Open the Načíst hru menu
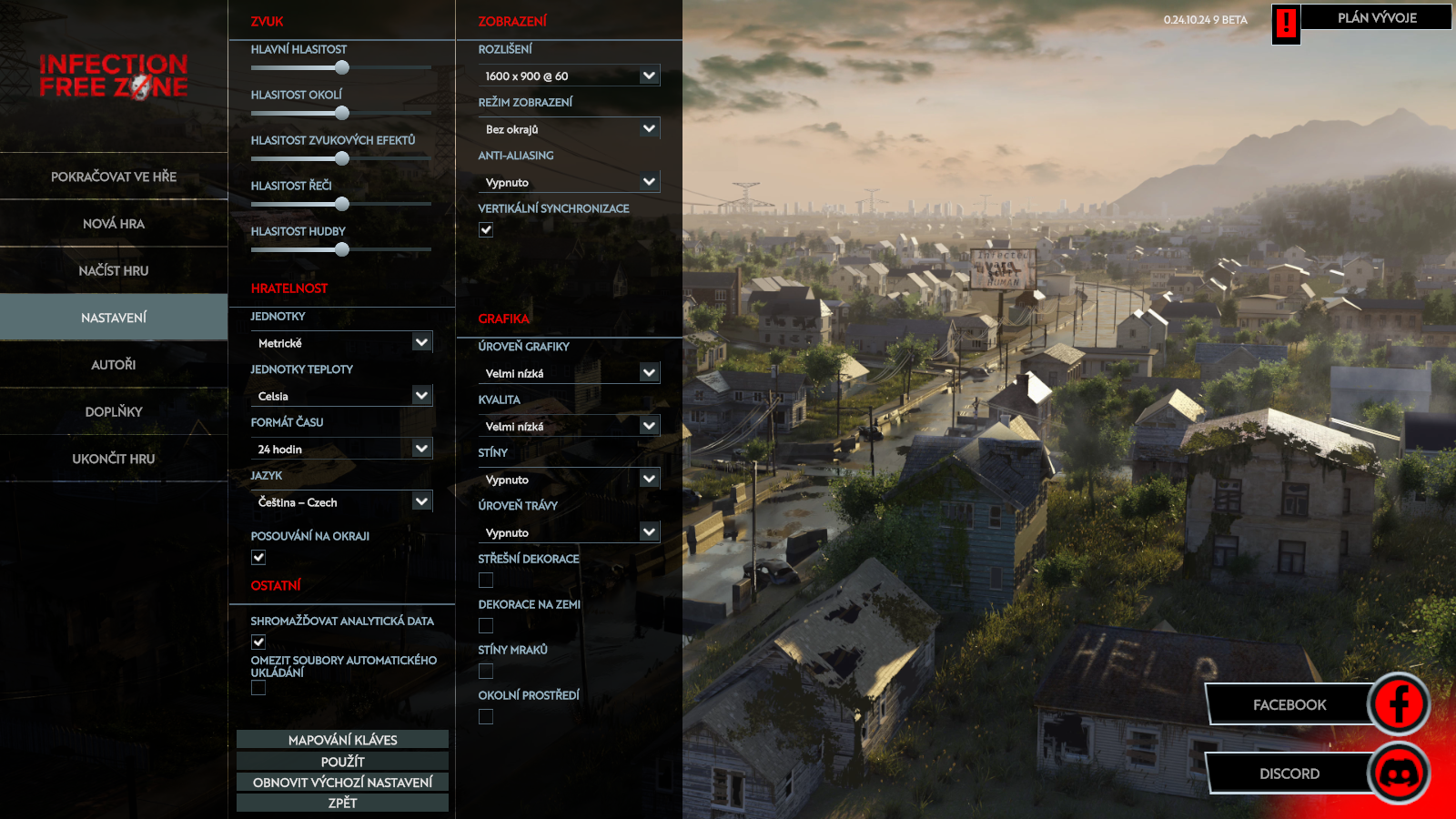The width and height of the screenshot is (1456, 819). [114, 271]
